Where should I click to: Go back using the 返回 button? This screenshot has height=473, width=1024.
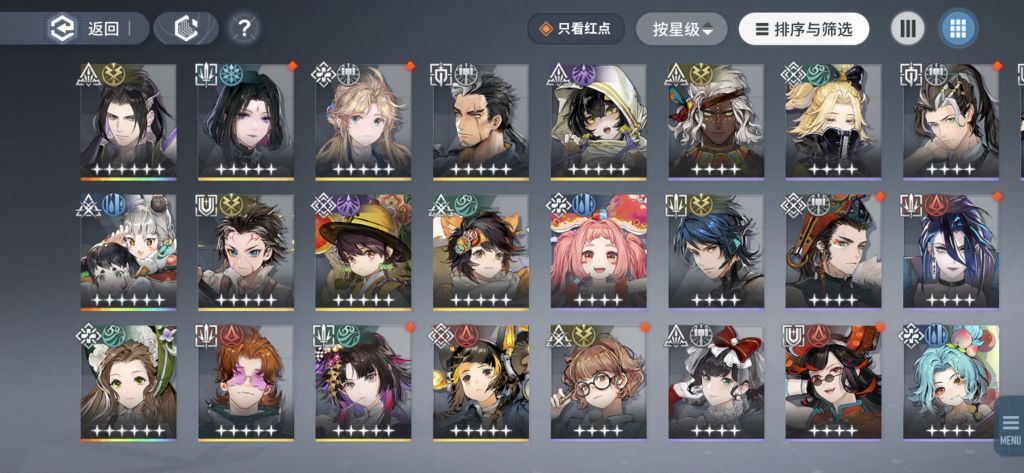pos(89,29)
